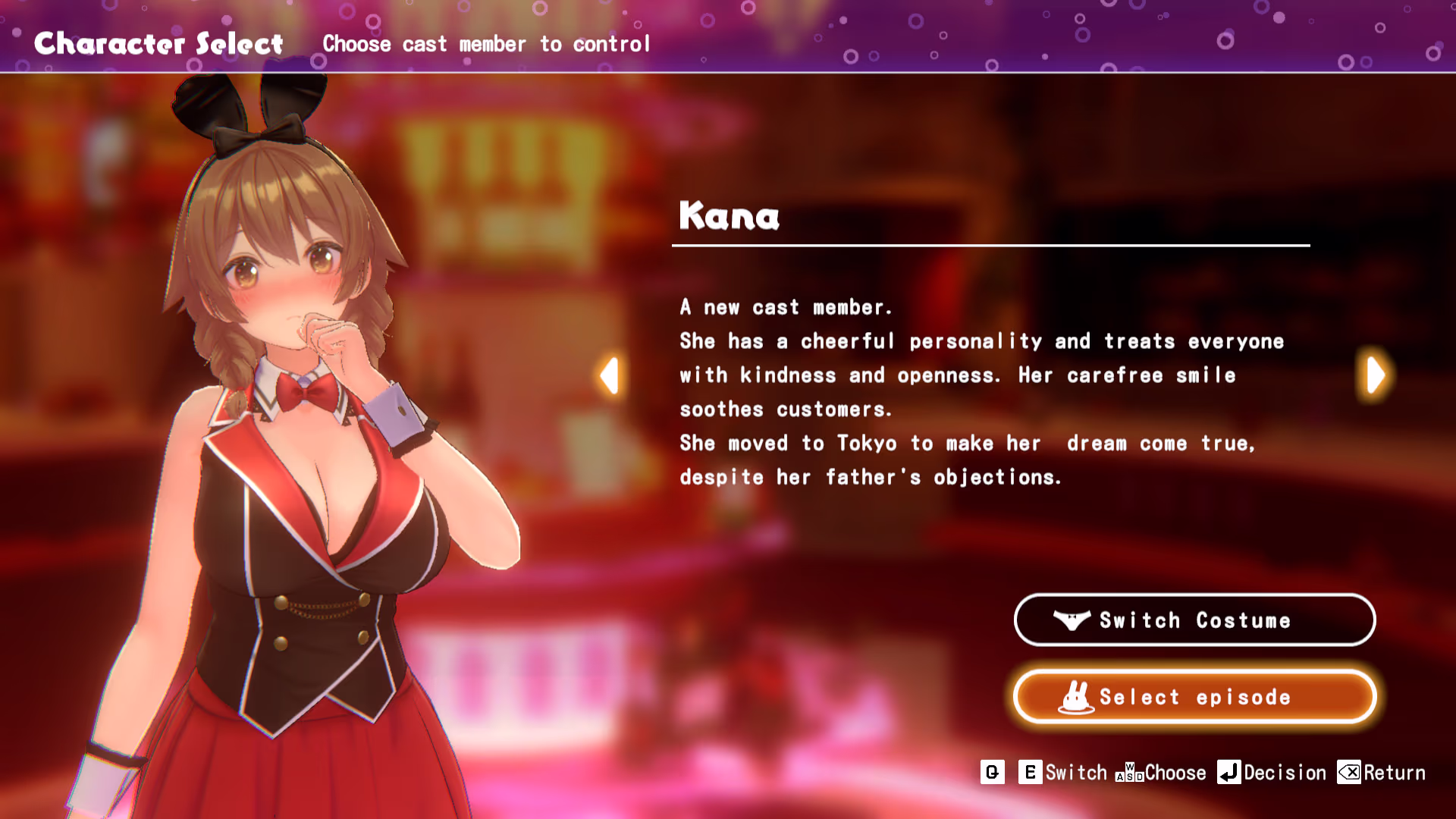Viewport: 1456px width, 819px height.
Task: Show the next cast member with right arrow
Action: [x=1376, y=375]
